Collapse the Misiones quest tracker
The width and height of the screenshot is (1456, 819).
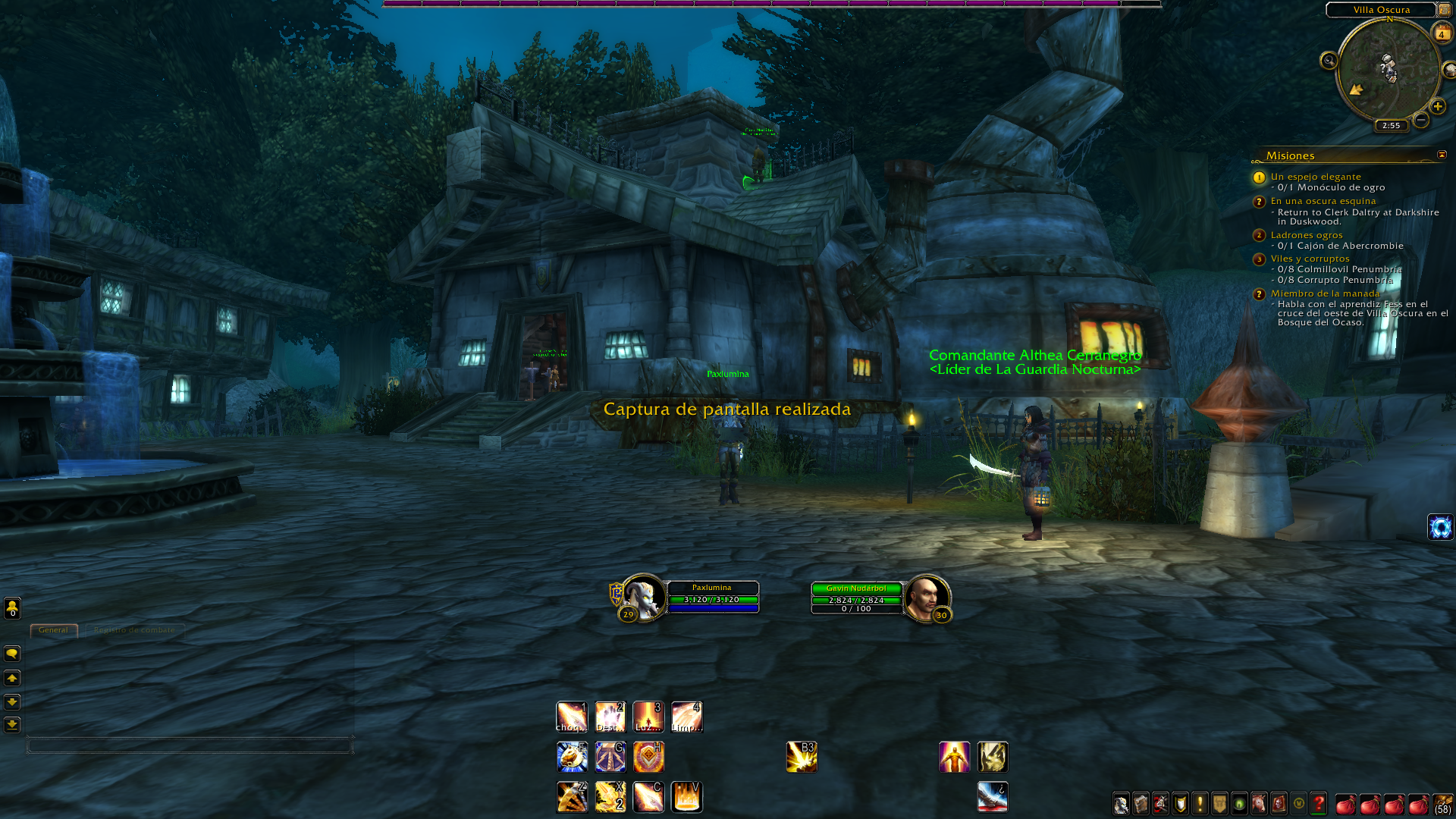click(1442, 155)
